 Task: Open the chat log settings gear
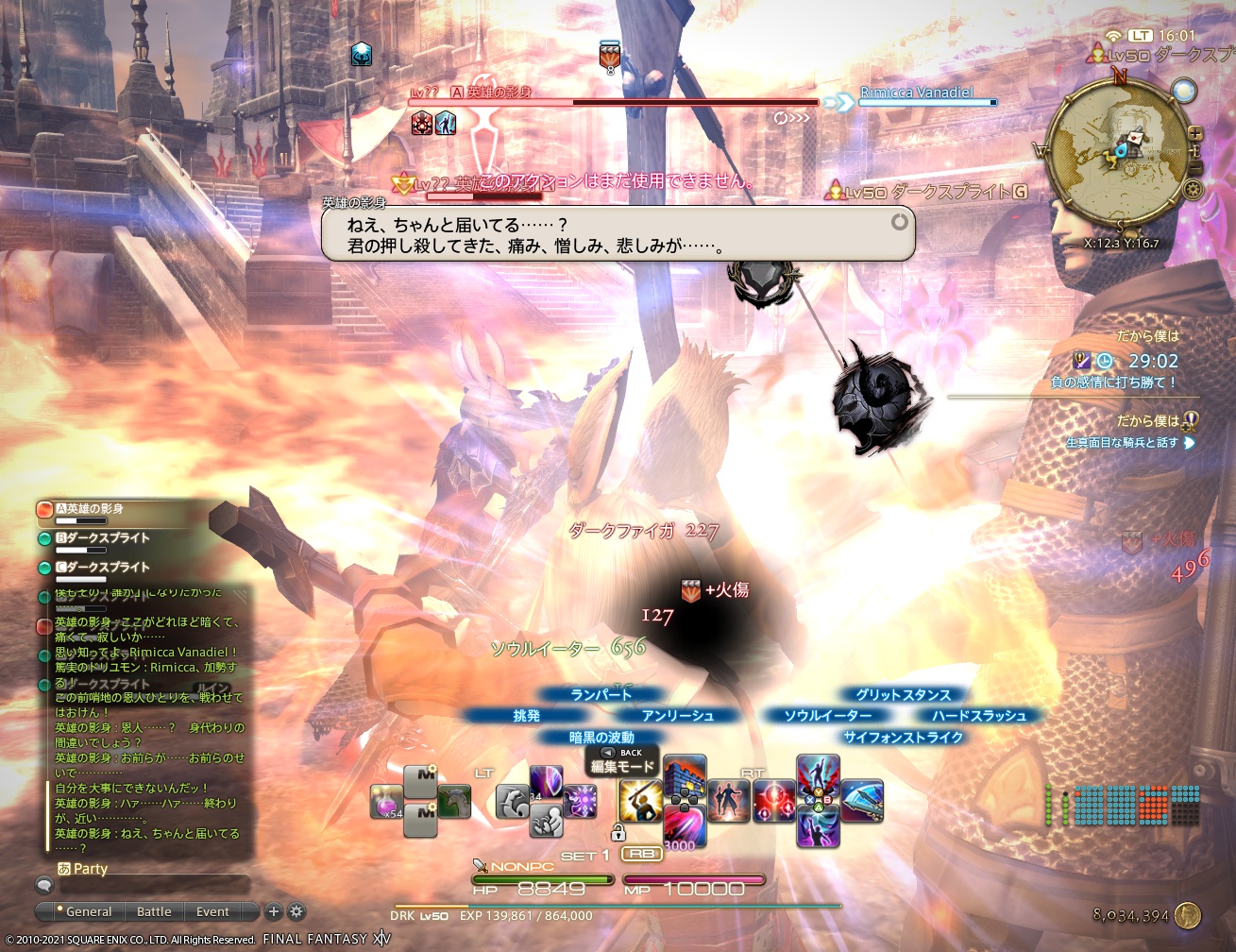tap(296, 912)
